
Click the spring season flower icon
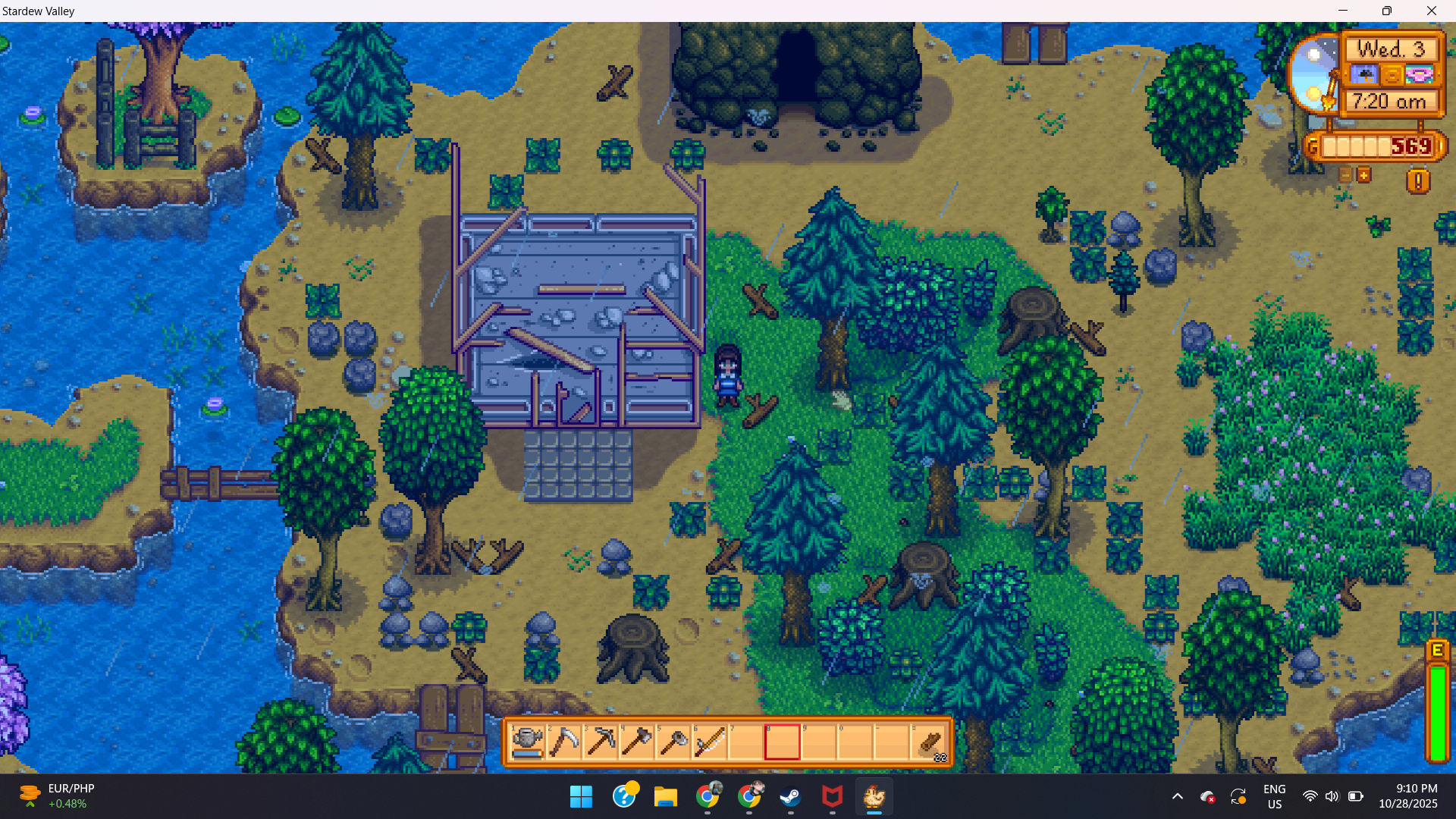tap(1419, 75)
